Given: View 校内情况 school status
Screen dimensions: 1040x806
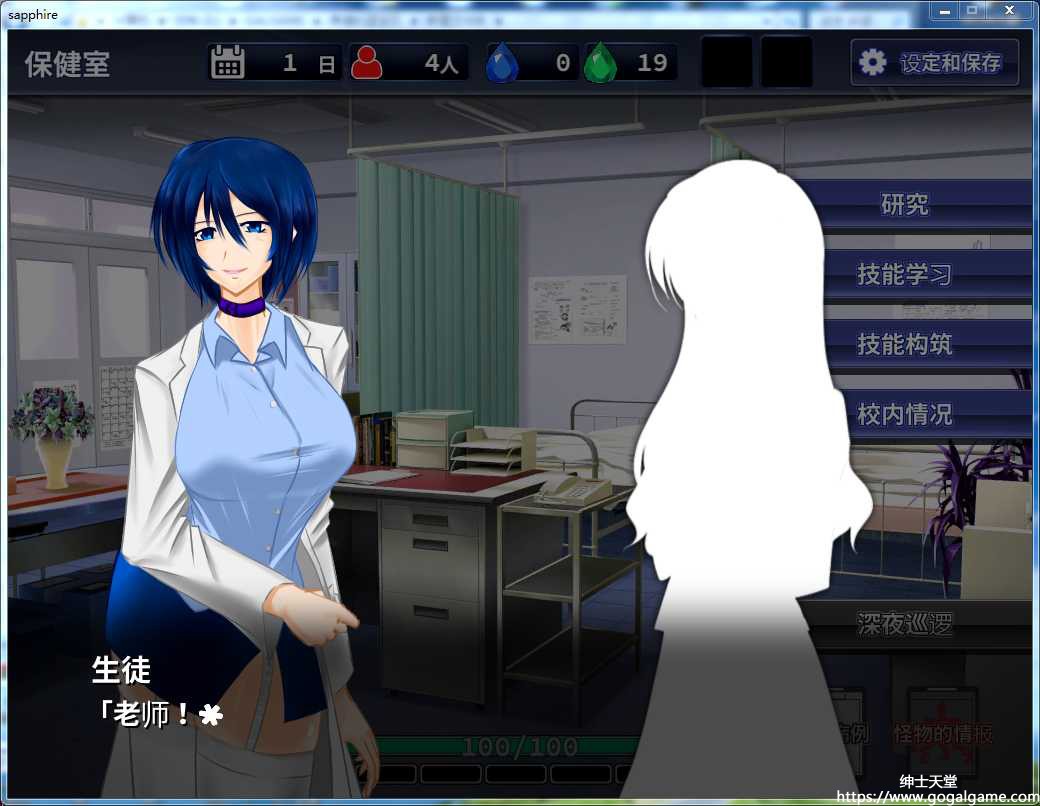Looking at the screenshot, I should tap(905, 414).
